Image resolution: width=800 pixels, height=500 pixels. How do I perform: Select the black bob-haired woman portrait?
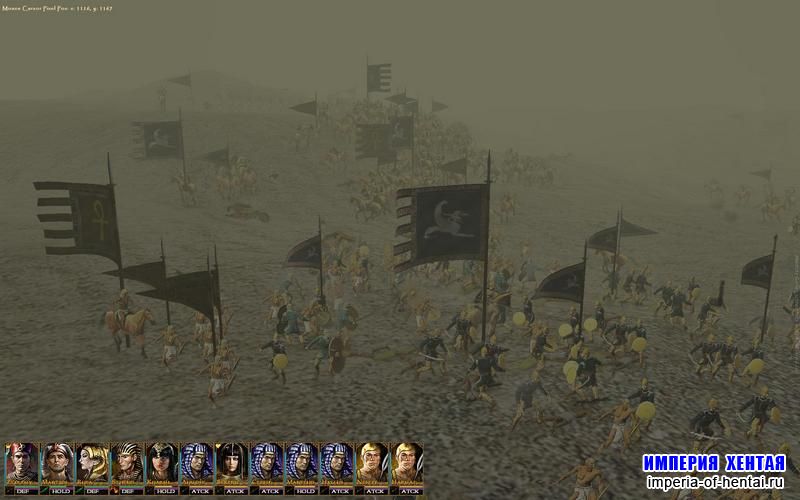pos(232,463)
